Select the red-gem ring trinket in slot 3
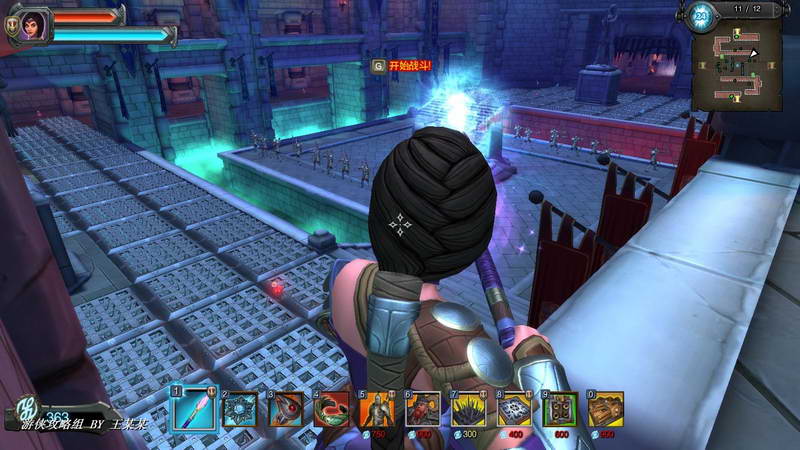 [285, 410]
